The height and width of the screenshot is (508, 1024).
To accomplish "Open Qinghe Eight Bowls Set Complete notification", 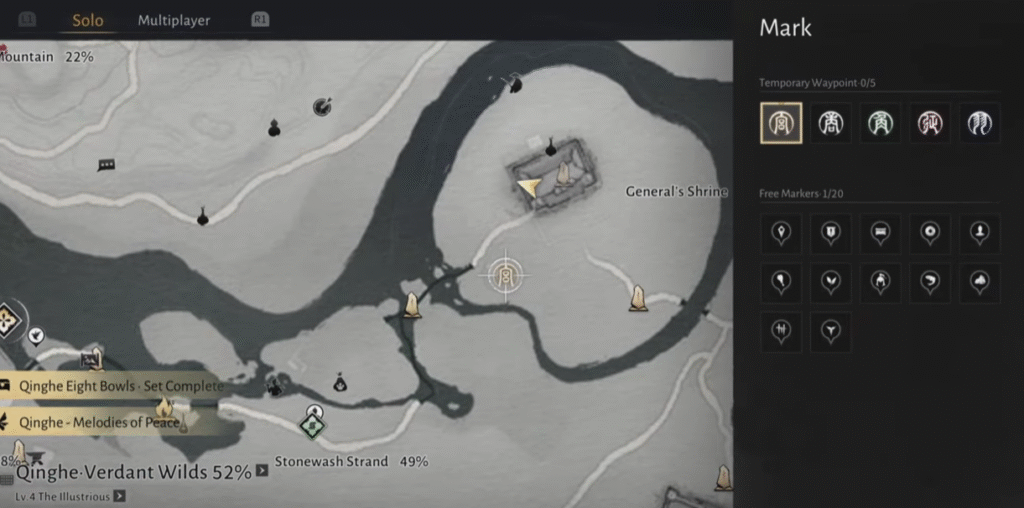I will click(x=115, y=386).
